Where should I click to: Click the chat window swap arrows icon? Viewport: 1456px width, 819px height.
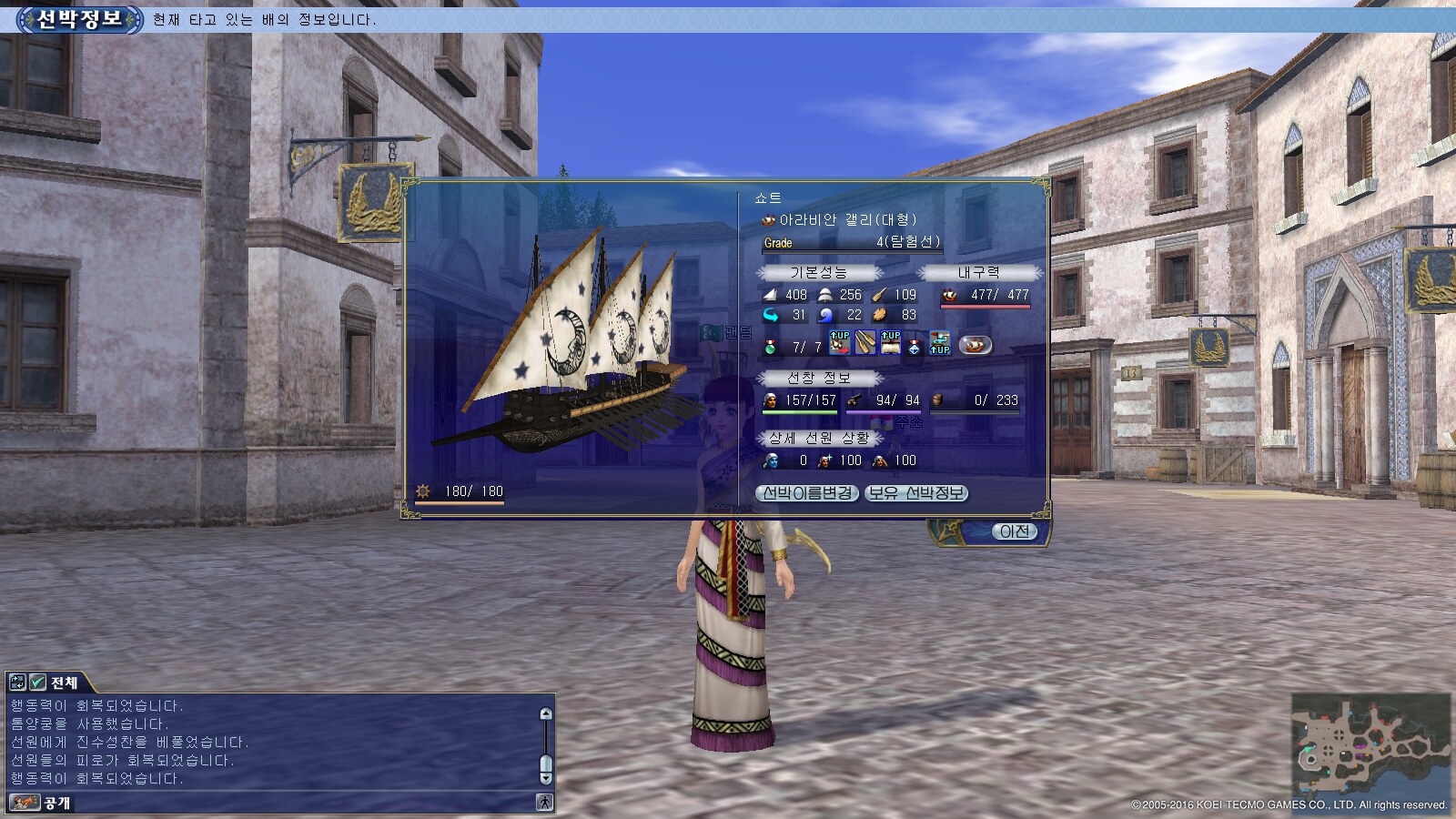click(17, 682)
